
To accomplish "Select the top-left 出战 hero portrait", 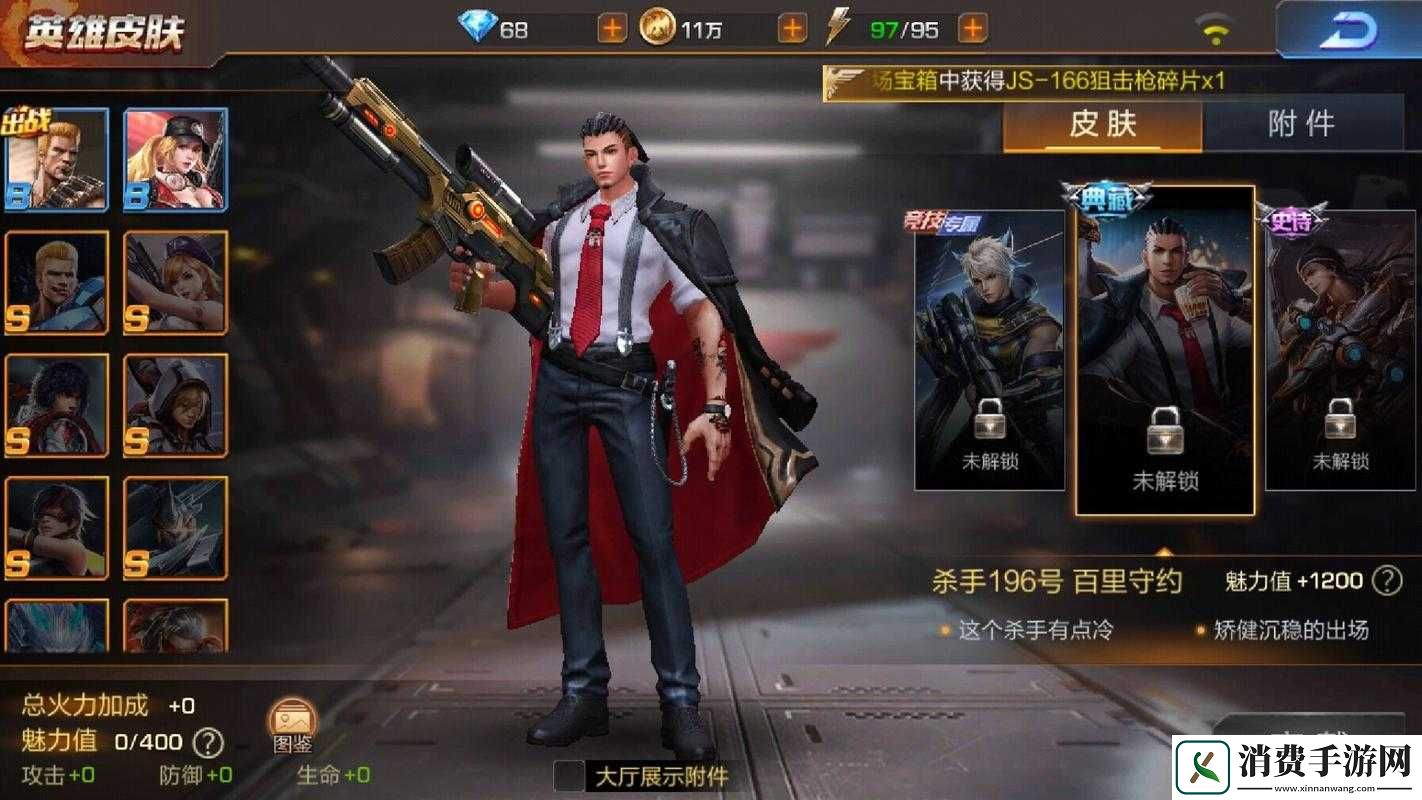I will click(57, 157).
